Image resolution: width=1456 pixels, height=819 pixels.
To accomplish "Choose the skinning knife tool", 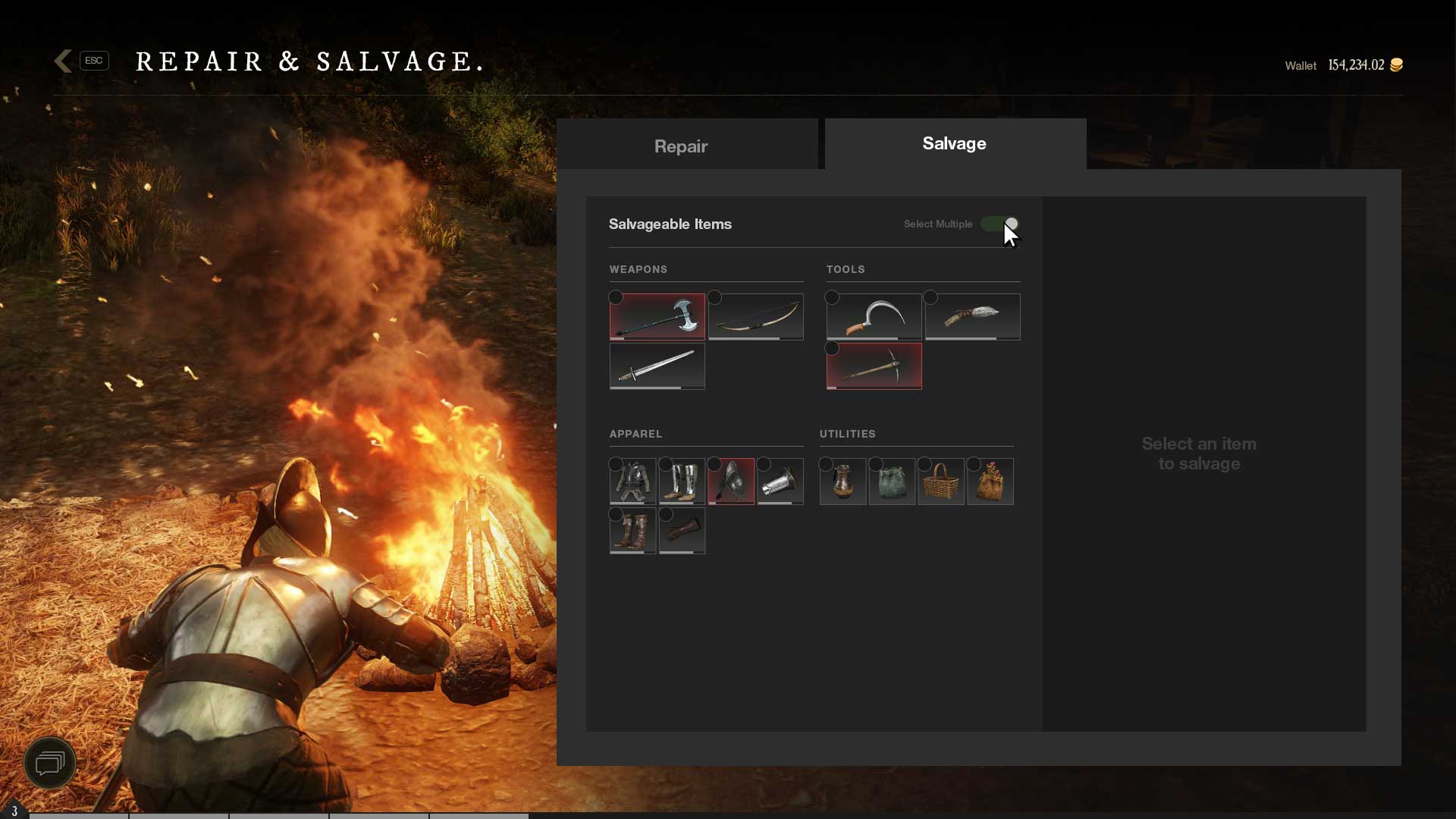I will [x=973, y=316].
